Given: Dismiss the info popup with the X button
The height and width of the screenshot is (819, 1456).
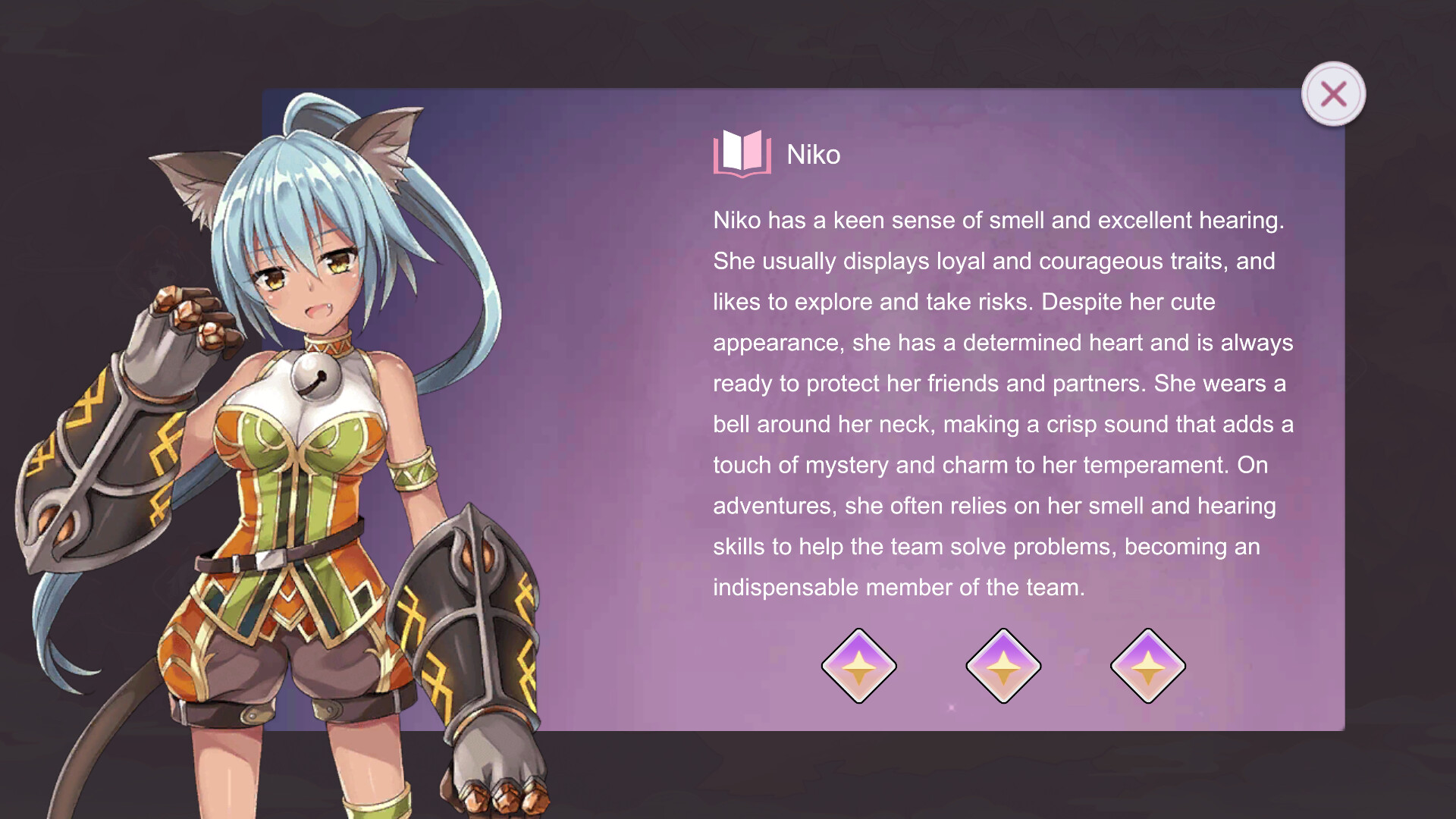Looking at the screenshot, I should point(1333,93).
